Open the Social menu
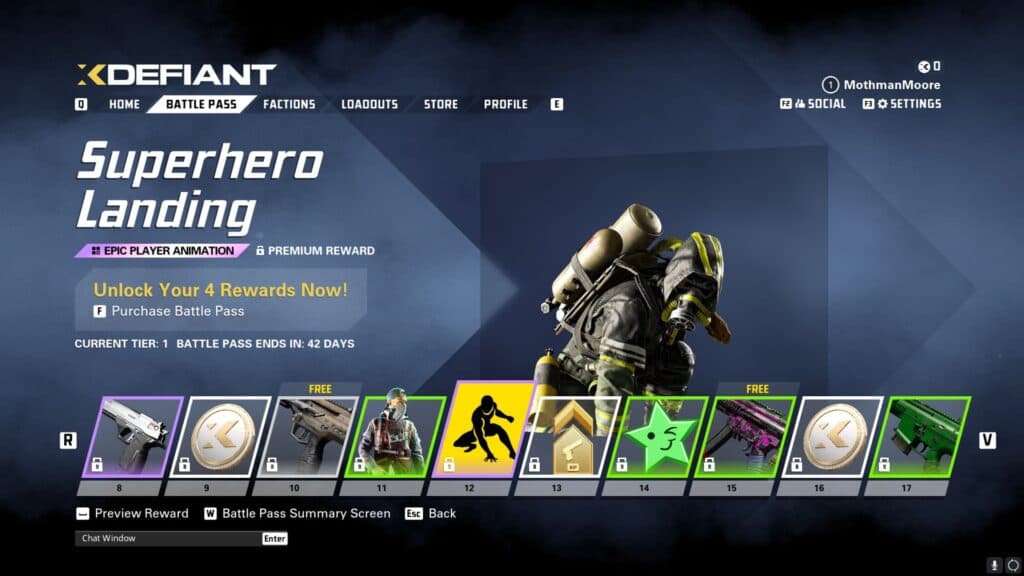 tap(819, 104)
